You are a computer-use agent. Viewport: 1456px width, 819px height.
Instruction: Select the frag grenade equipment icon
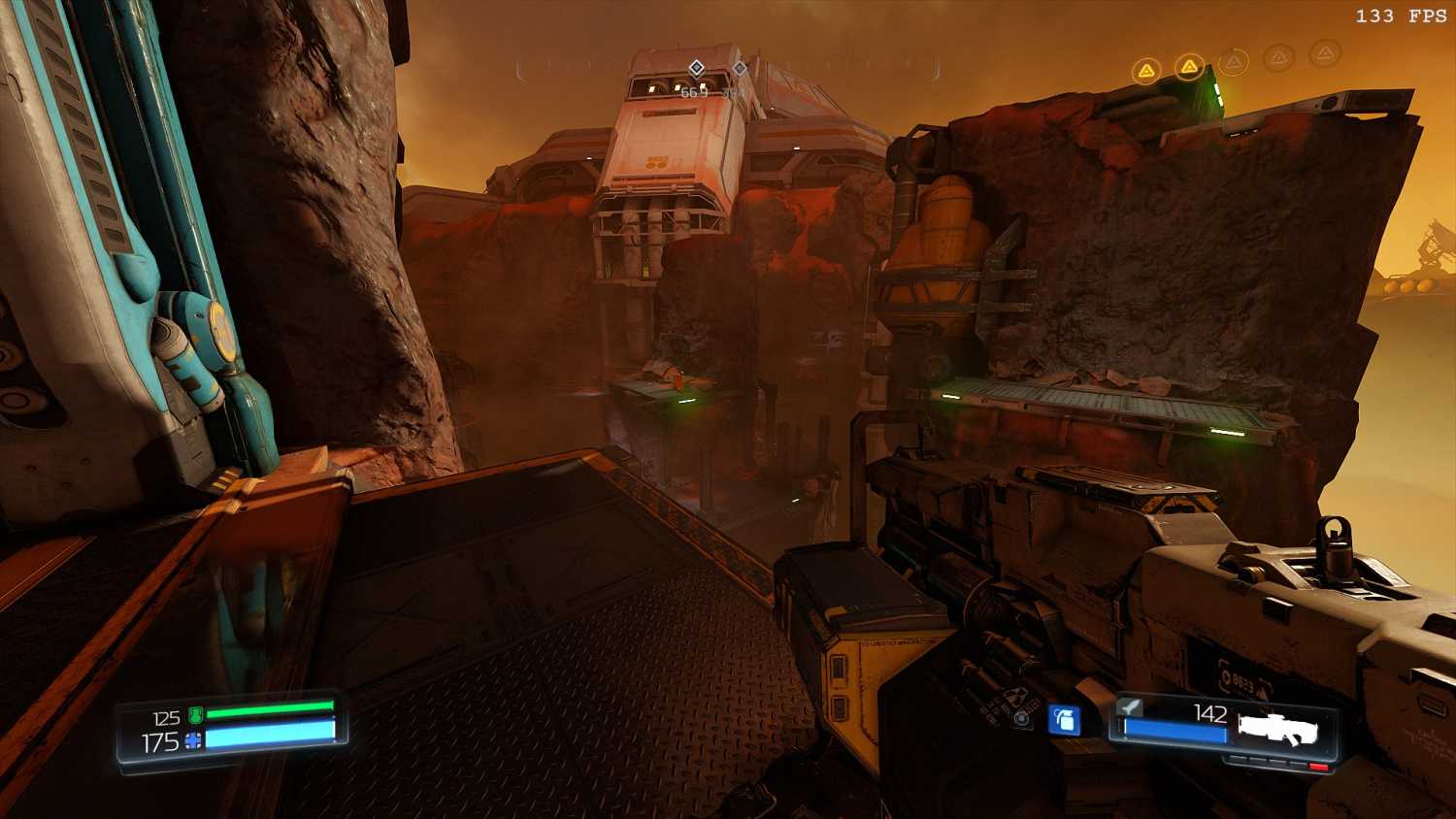(x=1065, y=720)
